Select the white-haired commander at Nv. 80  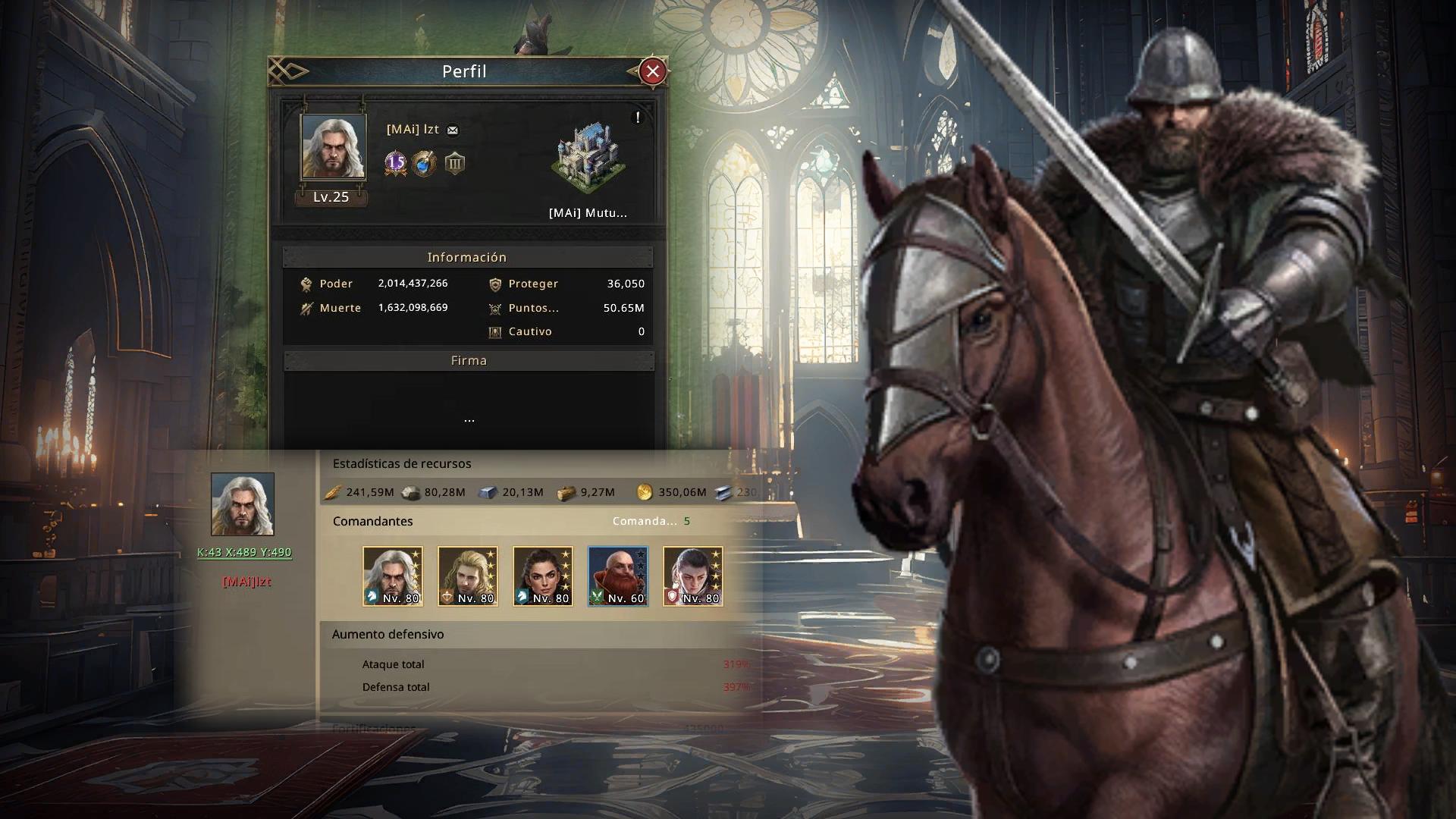[x=393, y=576]
